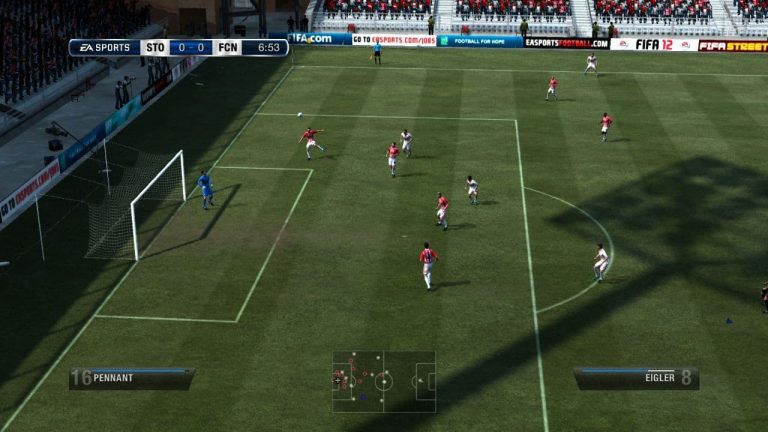
Task: Click the pitch radar minimap
Action: [384, 380]
